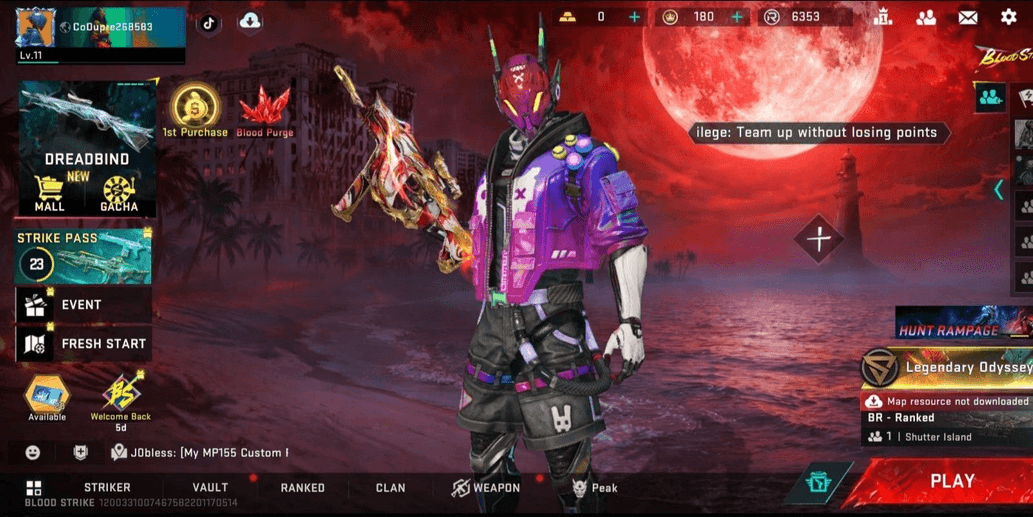The image size is (1033, 517).
Task: Open the Blood Purge event icon
Action: [264, 111]
